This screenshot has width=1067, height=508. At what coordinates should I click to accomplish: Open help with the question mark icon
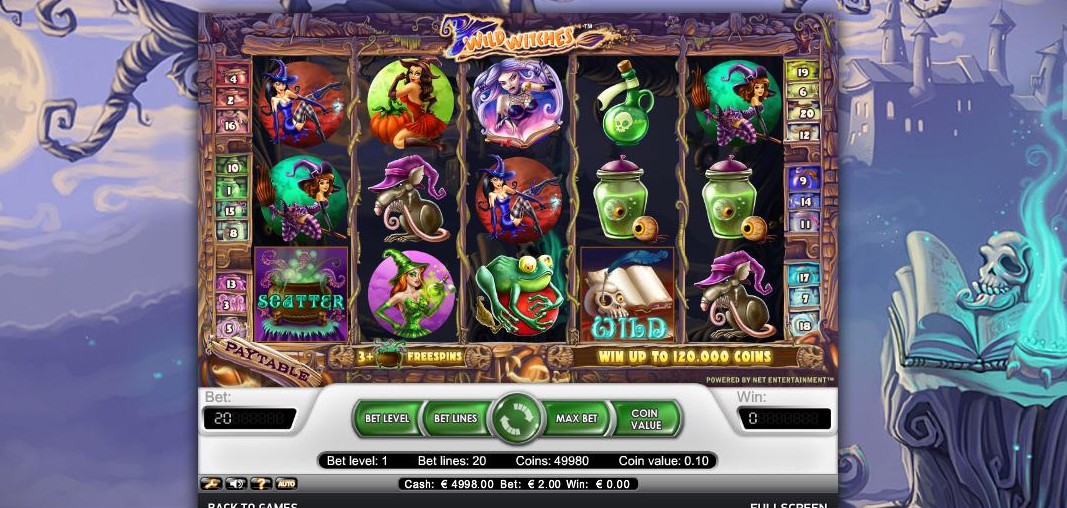tap(261, 483)
